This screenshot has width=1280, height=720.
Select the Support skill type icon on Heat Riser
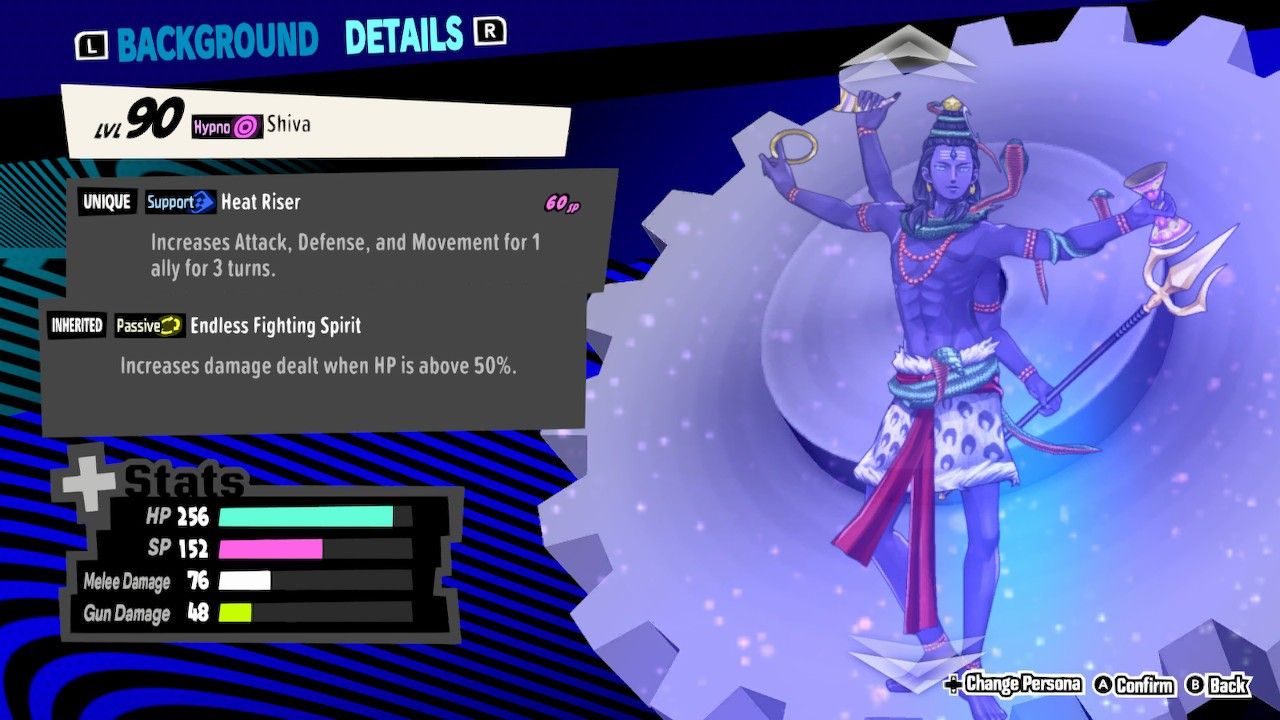[180, 202]
